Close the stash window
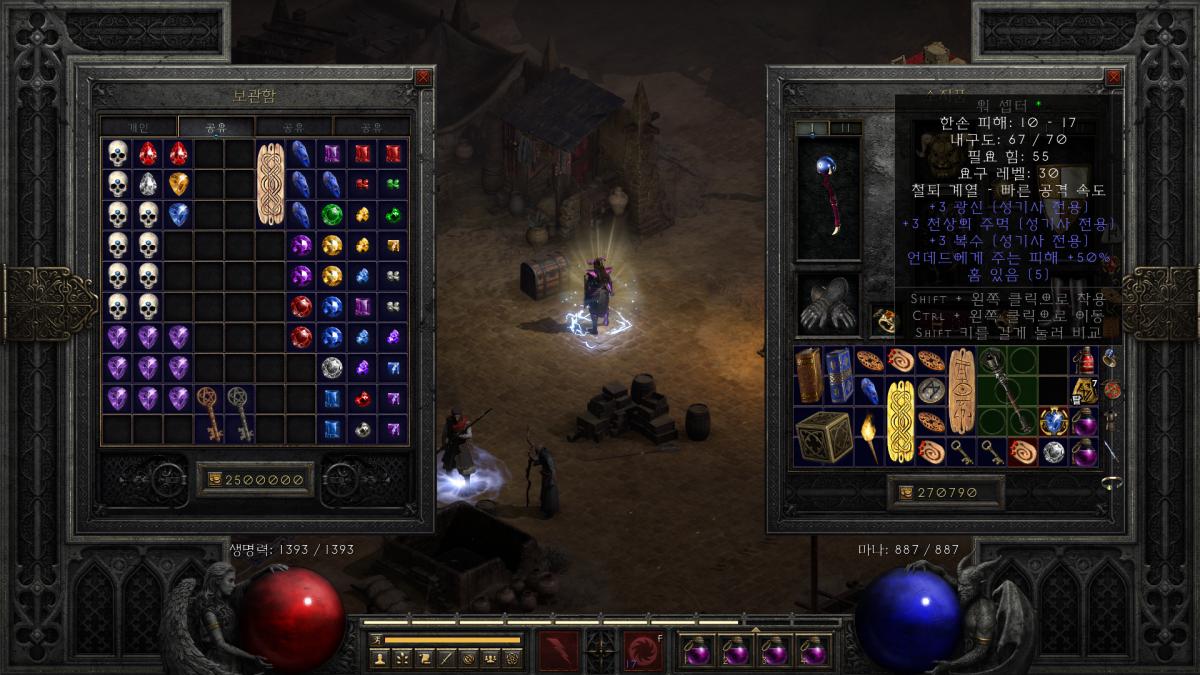 tap(423, 76)
